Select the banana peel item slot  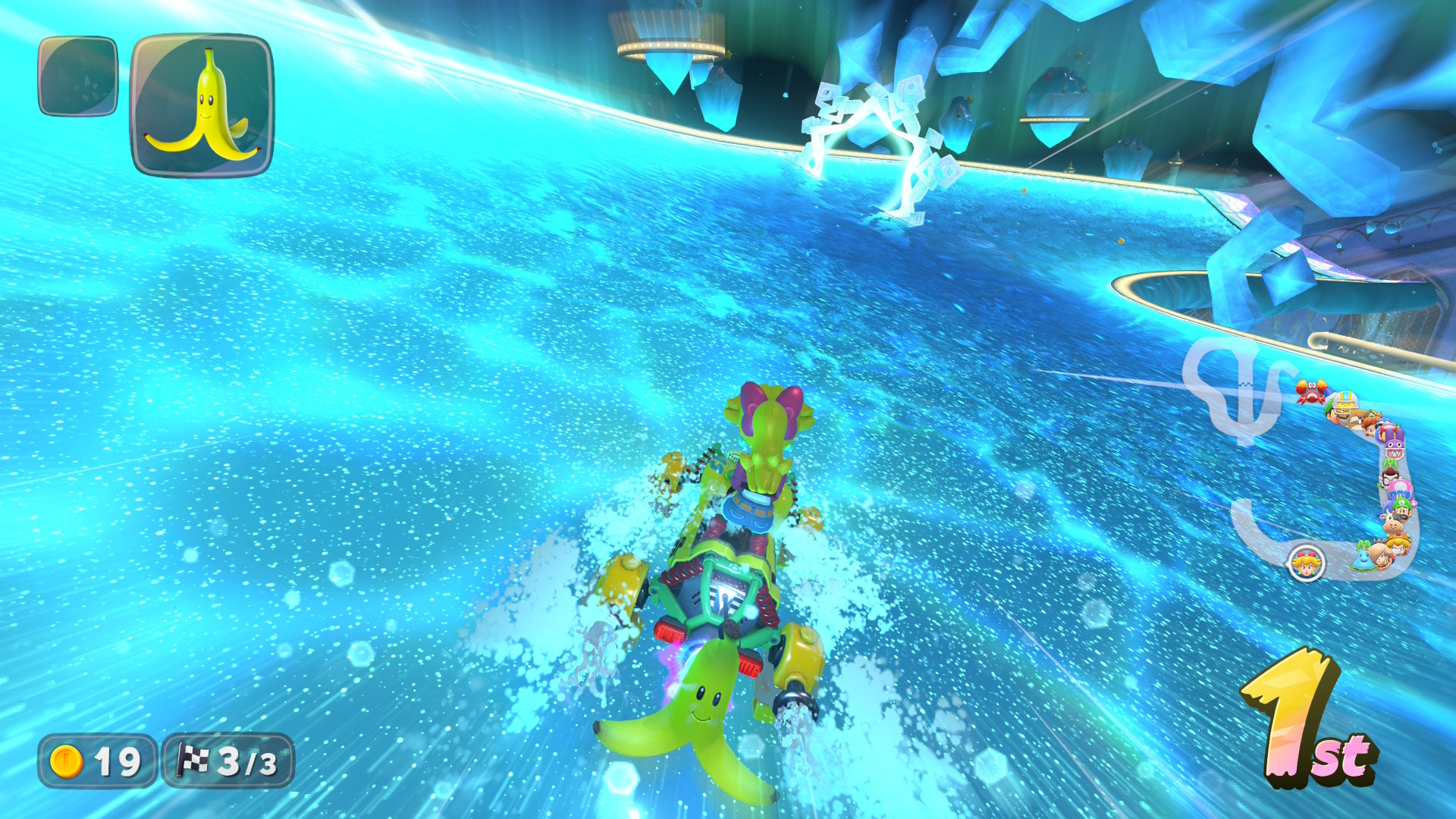pyautogui.click(x=202, y=105)
